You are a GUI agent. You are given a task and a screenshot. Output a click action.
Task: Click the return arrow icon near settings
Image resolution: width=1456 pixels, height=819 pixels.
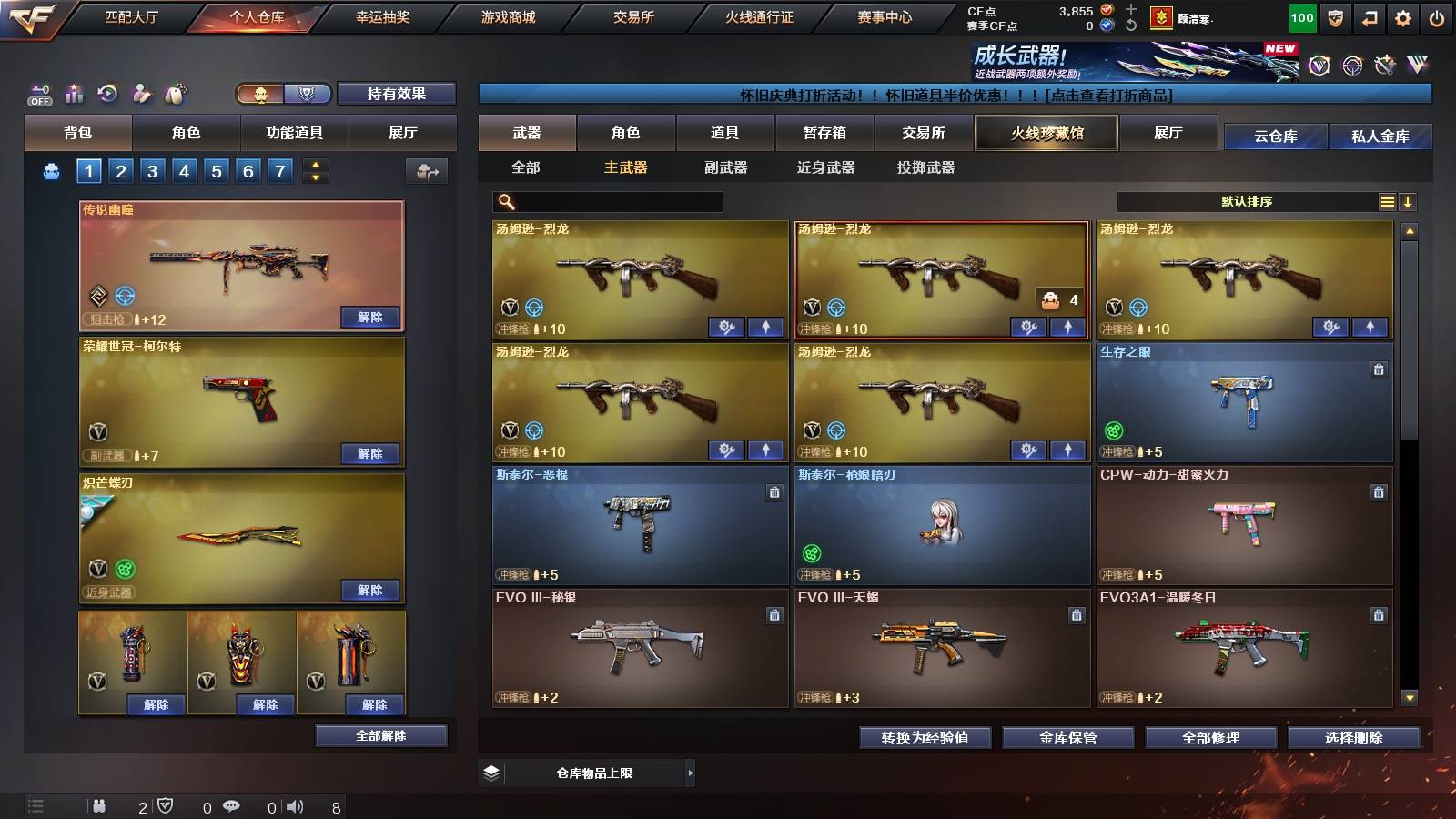(1366, 16)
